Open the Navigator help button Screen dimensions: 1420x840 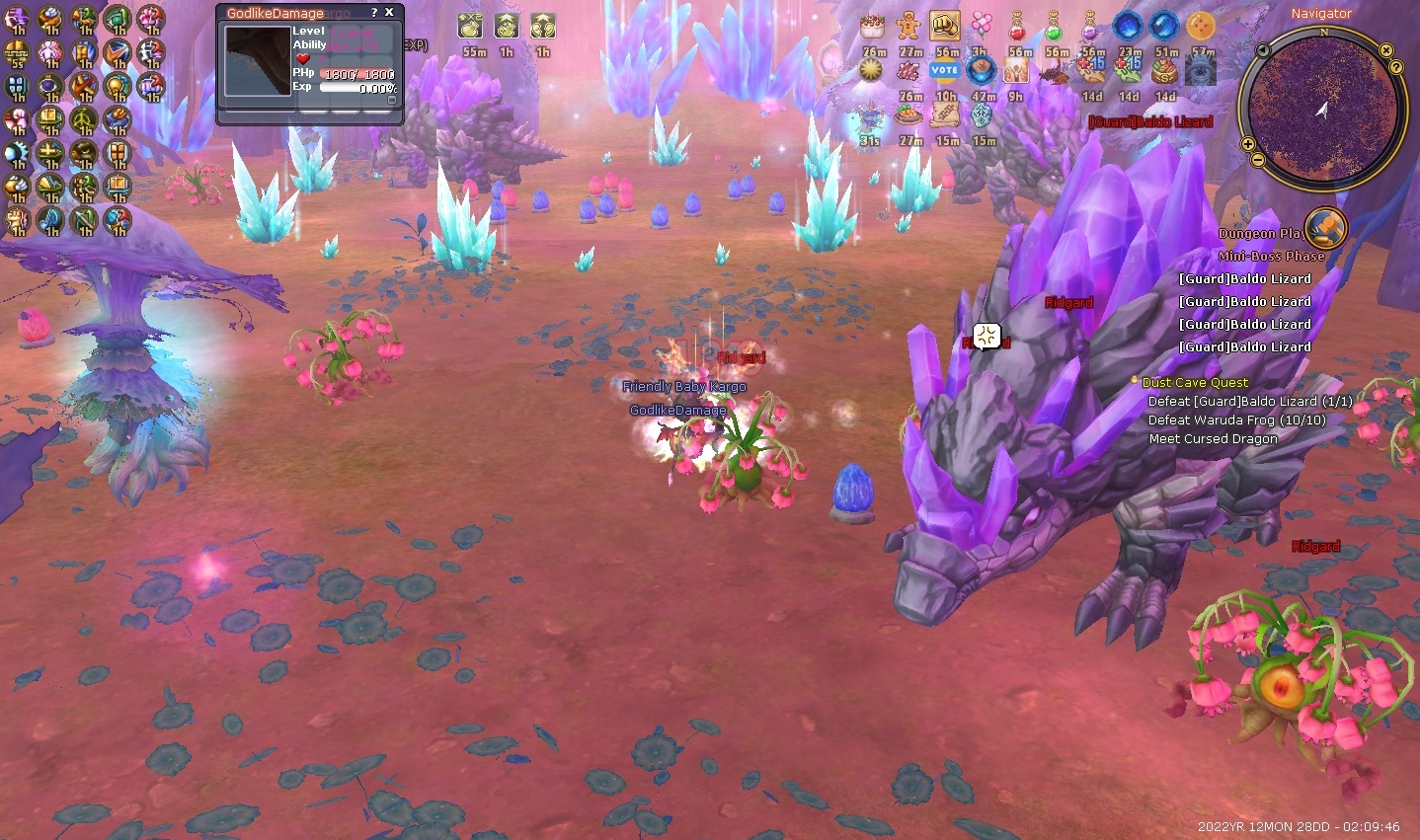point(1396,67)
